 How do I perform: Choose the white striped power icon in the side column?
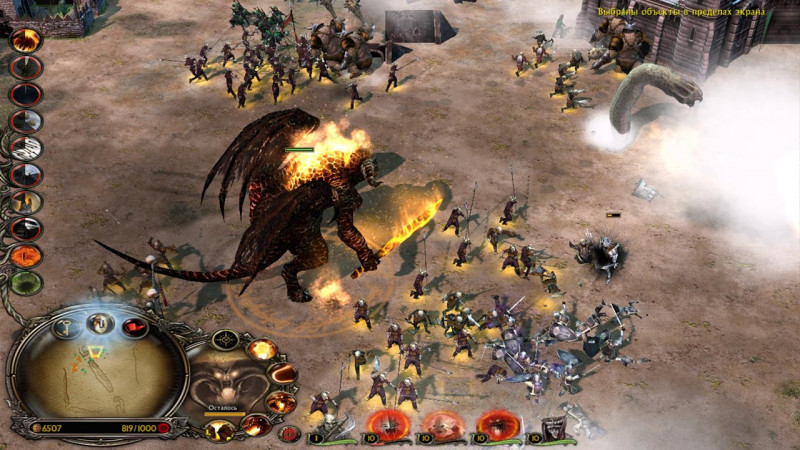coord(26,147)
